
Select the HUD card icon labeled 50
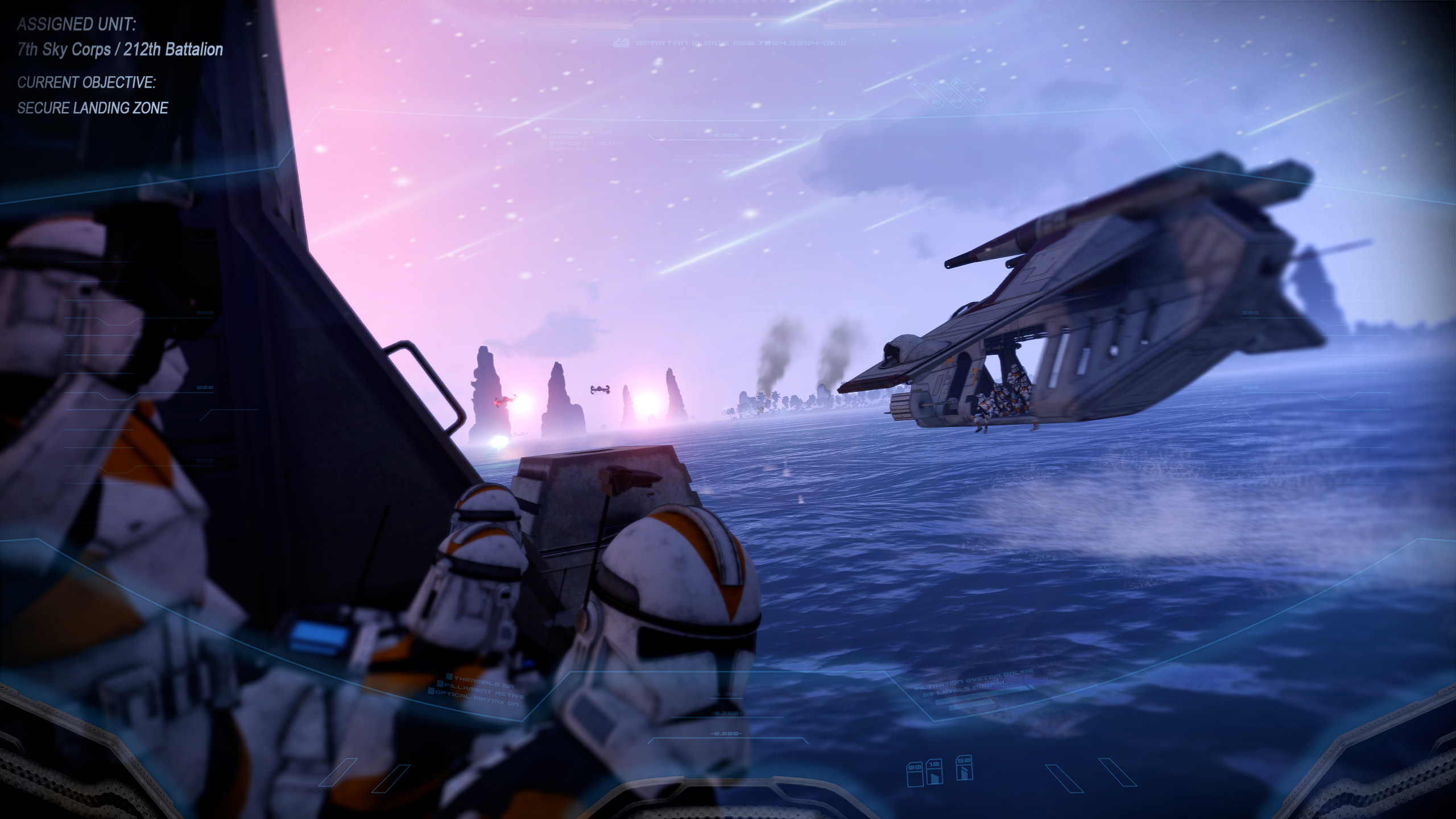tap(963, 768)
